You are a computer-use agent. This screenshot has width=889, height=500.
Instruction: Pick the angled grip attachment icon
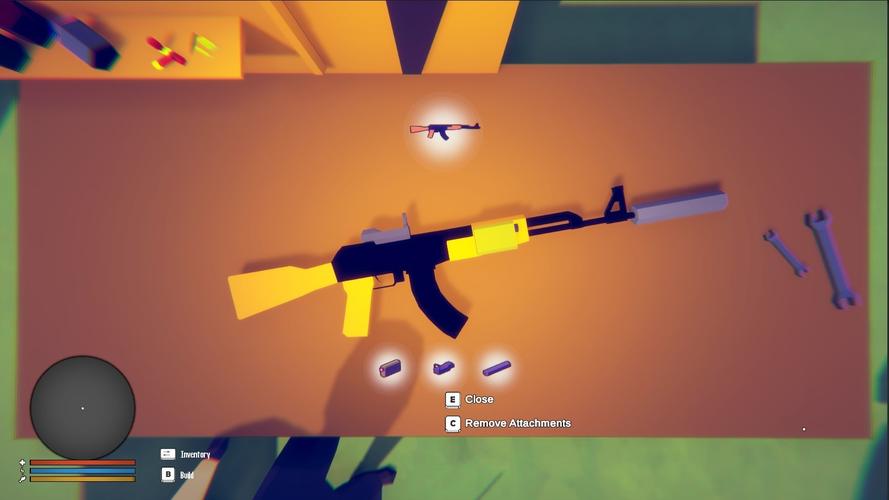(443, 368)
